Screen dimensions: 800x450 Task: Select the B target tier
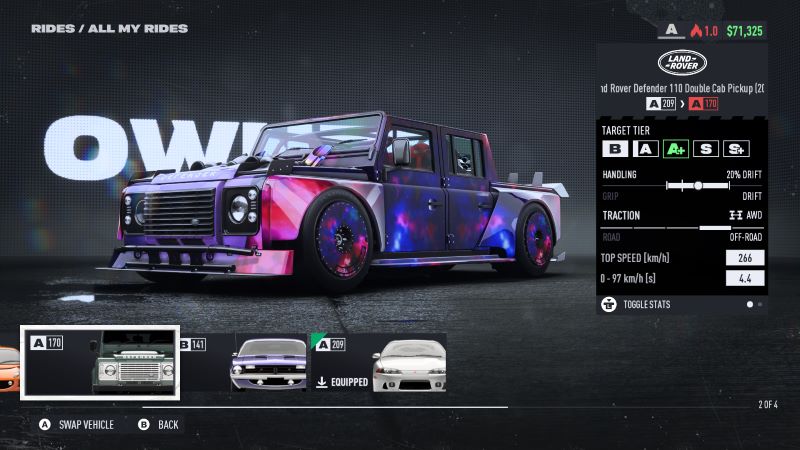coord(615,149)
